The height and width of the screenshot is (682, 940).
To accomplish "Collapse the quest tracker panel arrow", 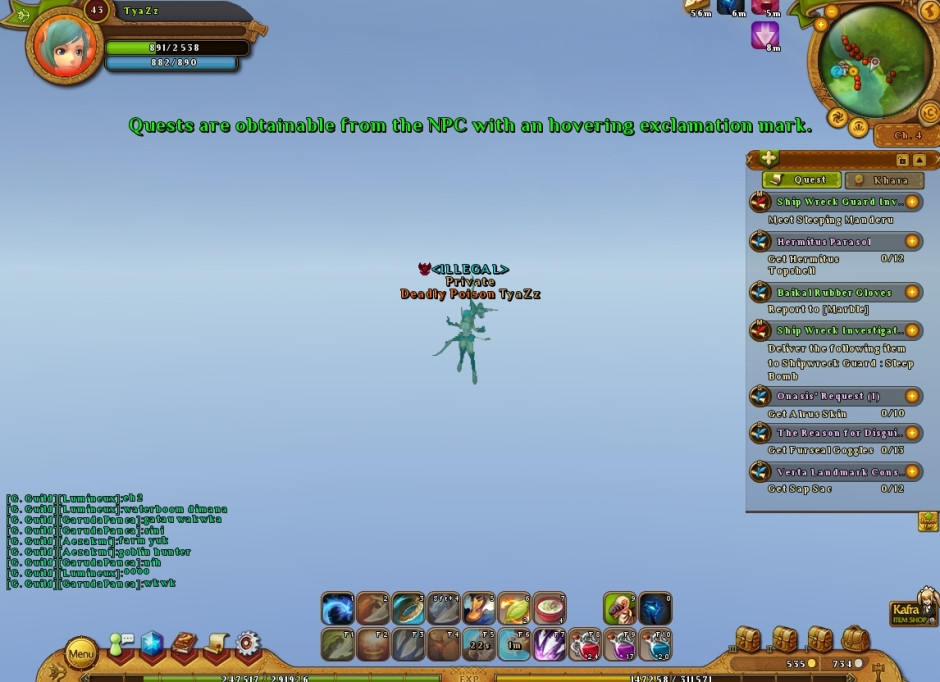I will pyautogui.click(x=919, y=160).
